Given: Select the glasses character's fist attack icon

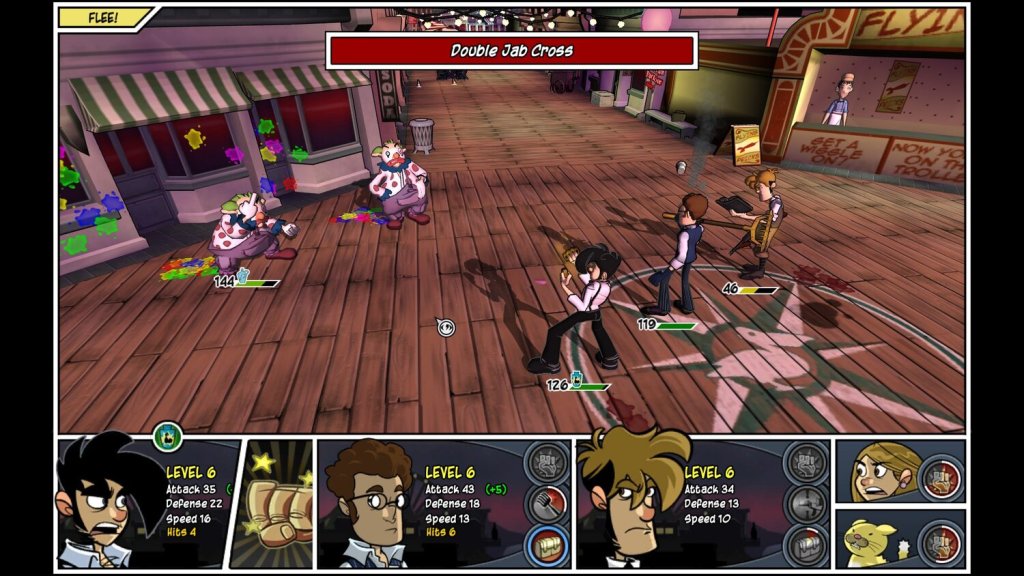Looking at the screenshot, I should pyautogui.click(x=546, y=463).
